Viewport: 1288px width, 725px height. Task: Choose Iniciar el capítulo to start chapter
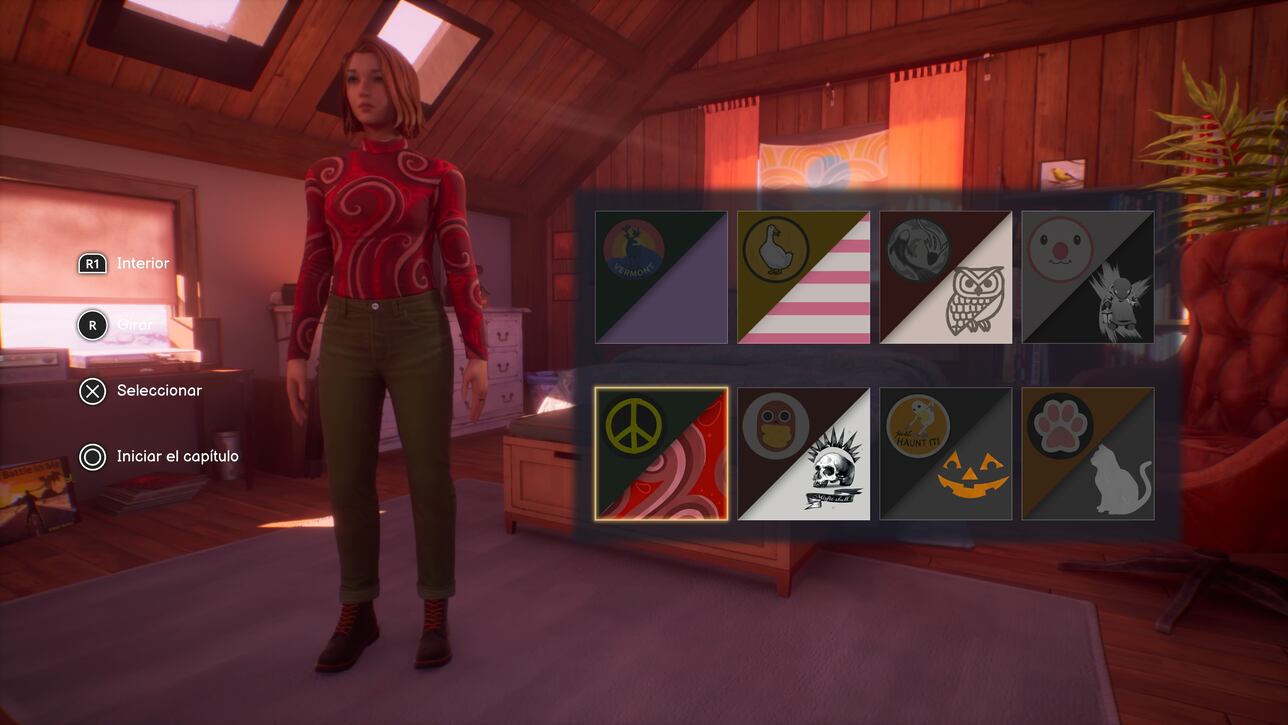click(x=160, y=455)
